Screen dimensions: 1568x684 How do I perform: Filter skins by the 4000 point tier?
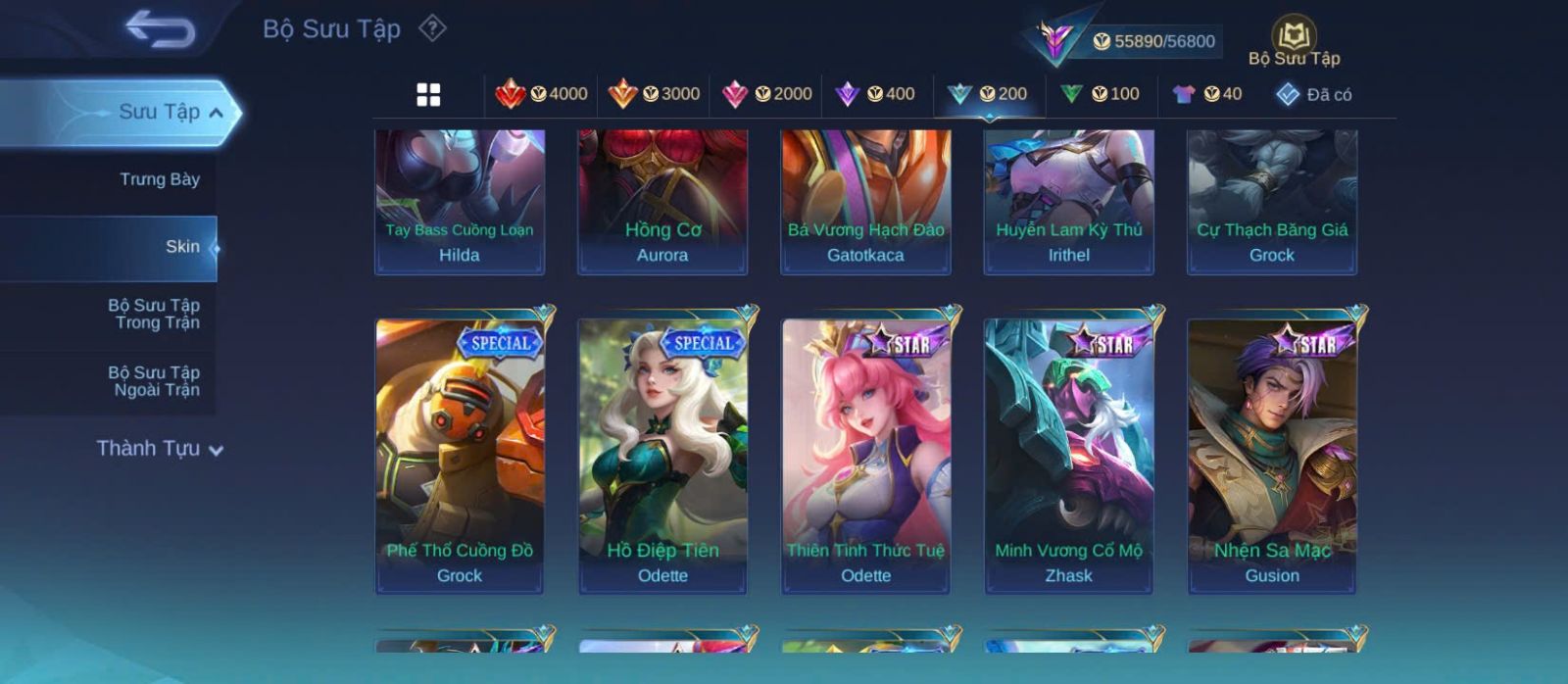click(542, 94)
